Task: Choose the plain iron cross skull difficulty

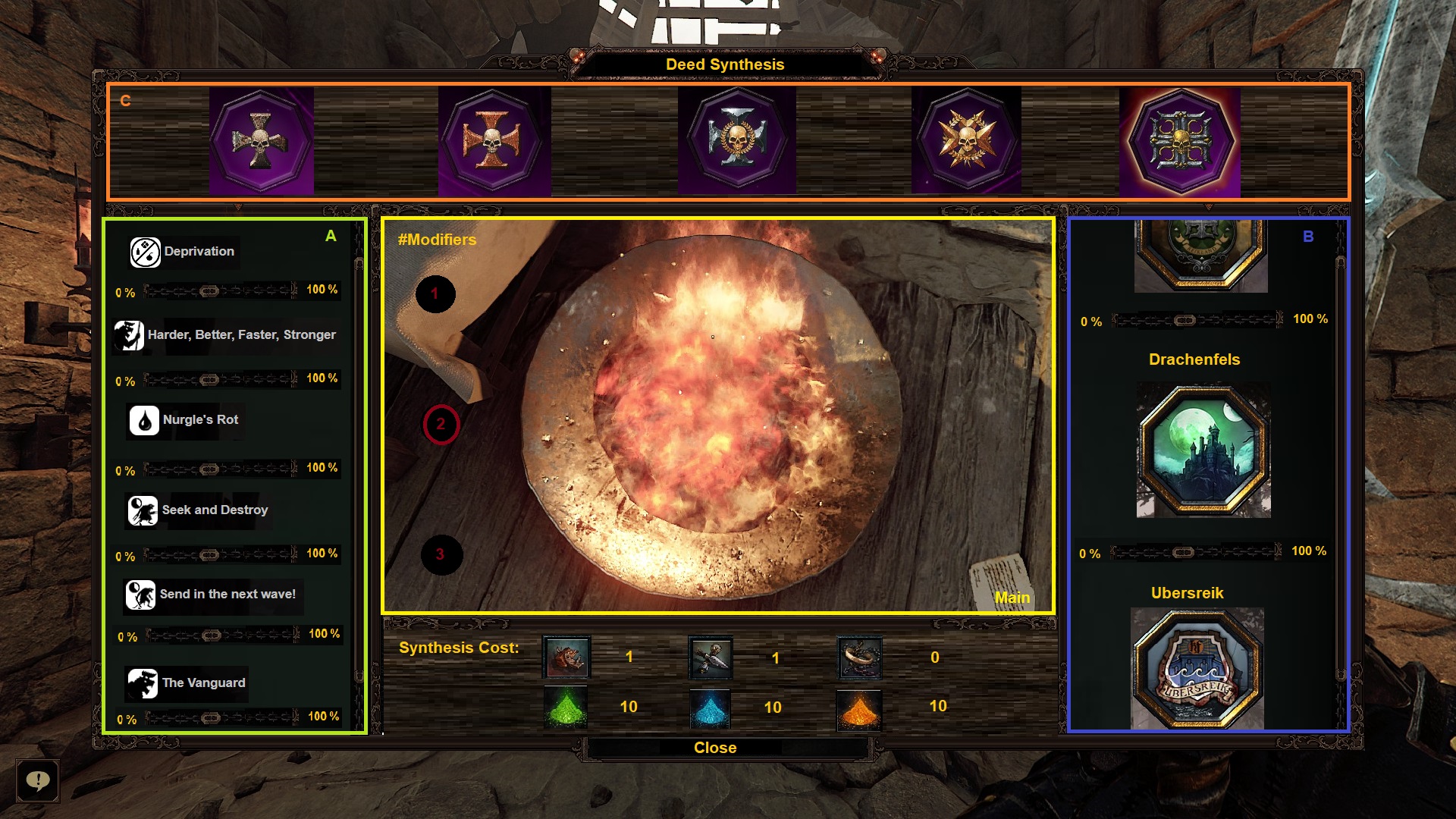Action: 261,141
